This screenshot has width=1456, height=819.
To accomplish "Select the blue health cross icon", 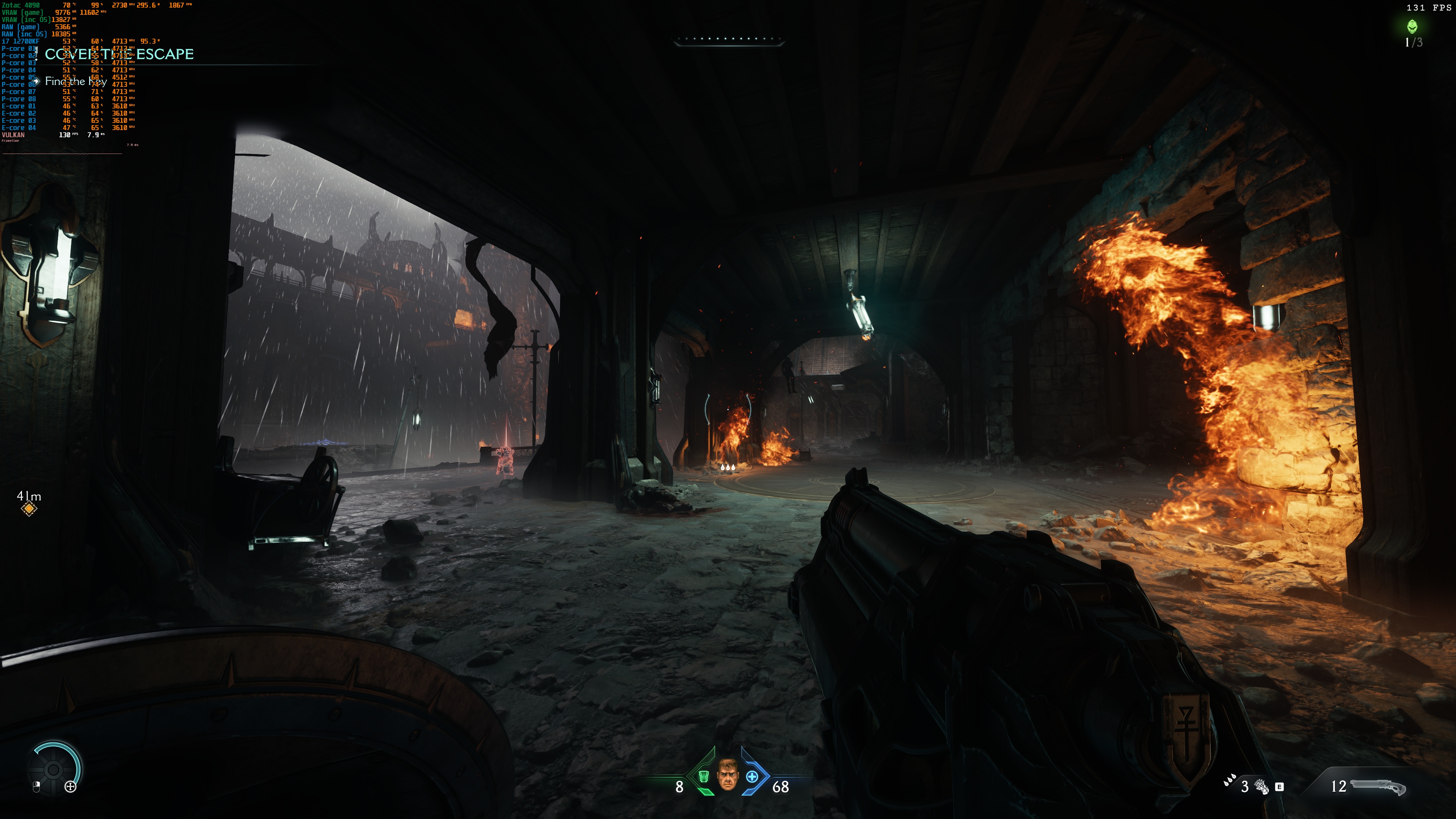I will pos(752,777).
